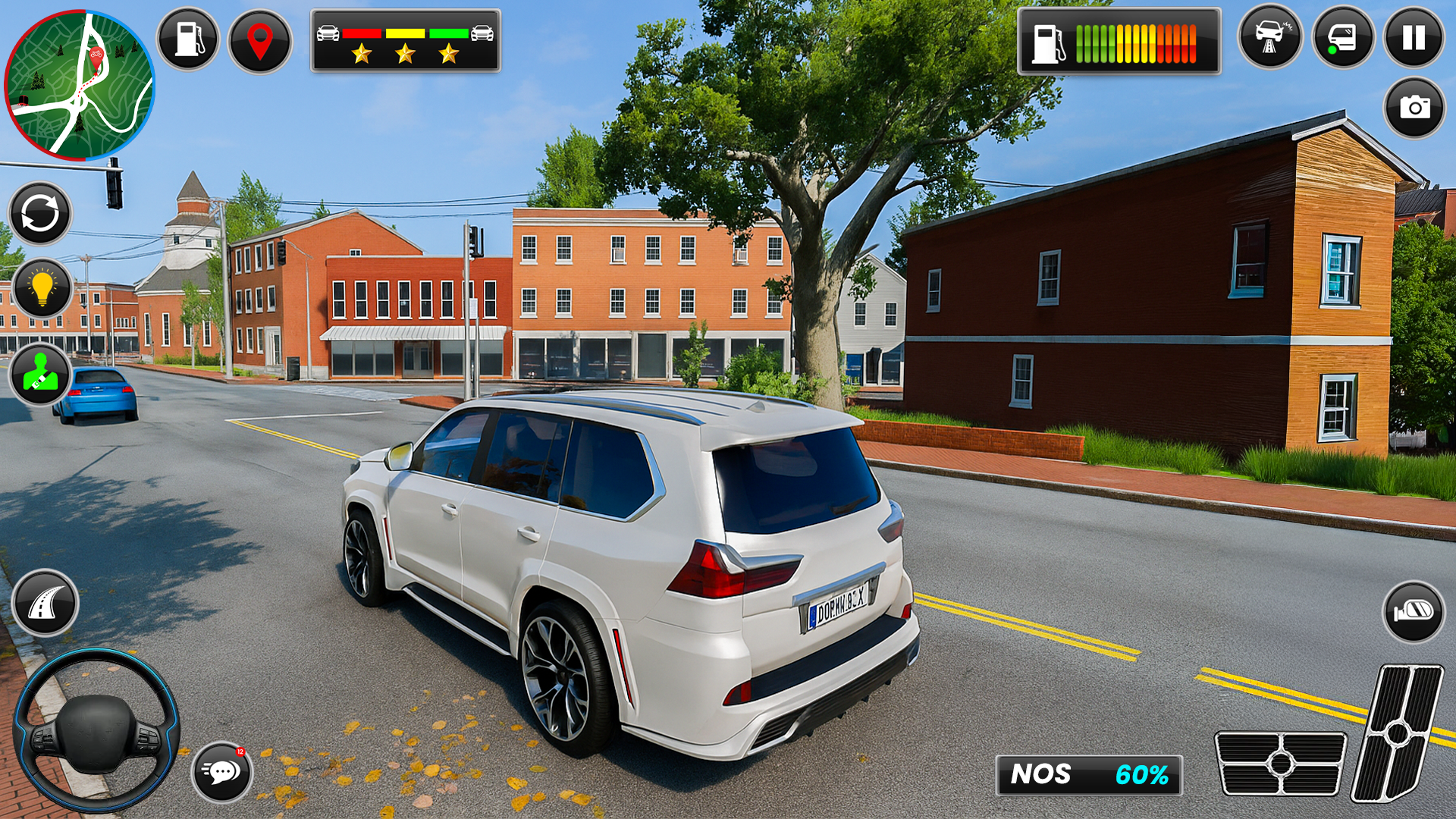Open the circular minimap
Image resolution: width=1456 pixels, height=819 pixels.
pyautogui.click(x=80, y=85)
